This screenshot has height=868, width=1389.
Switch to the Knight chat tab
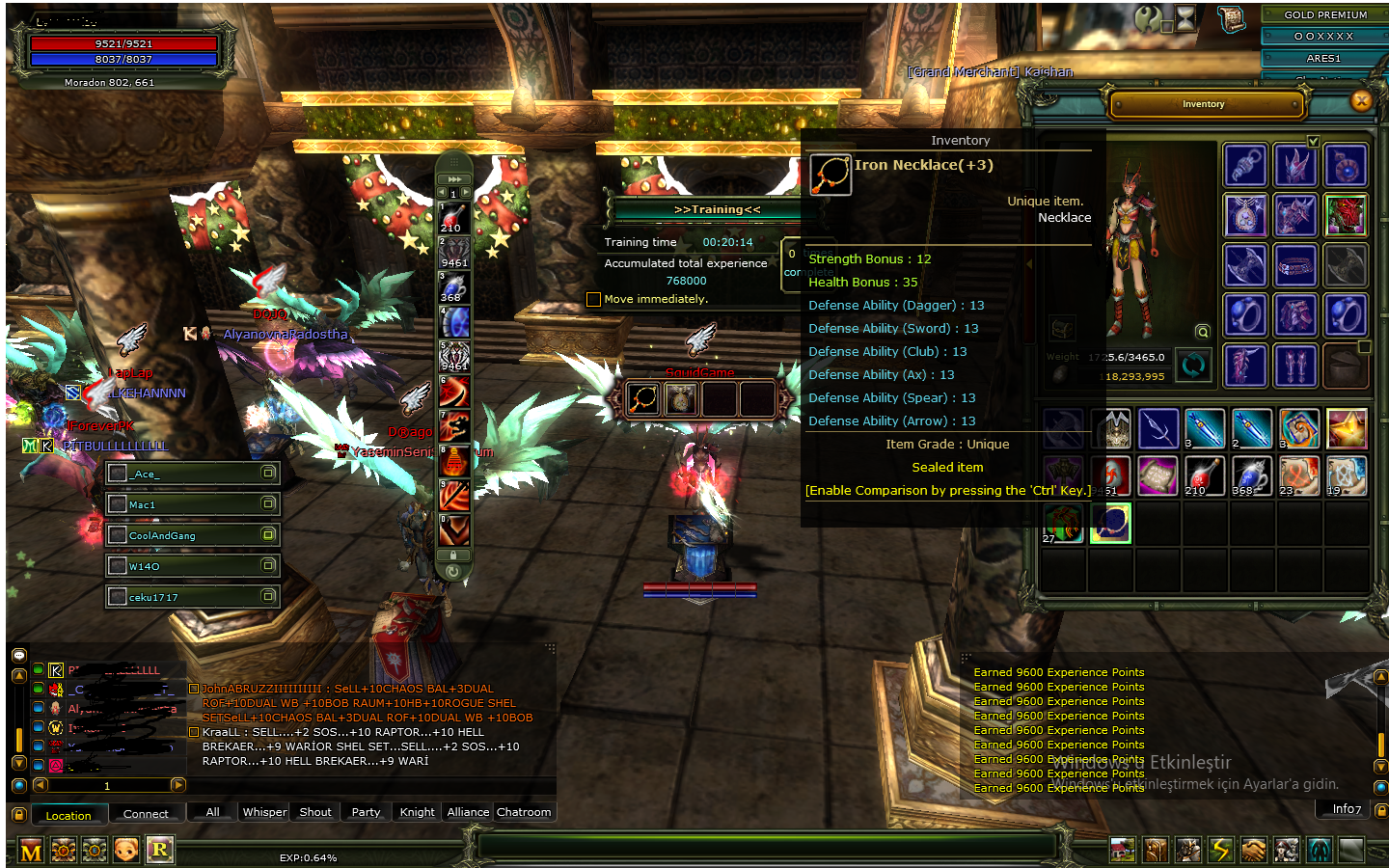point(416,812)
